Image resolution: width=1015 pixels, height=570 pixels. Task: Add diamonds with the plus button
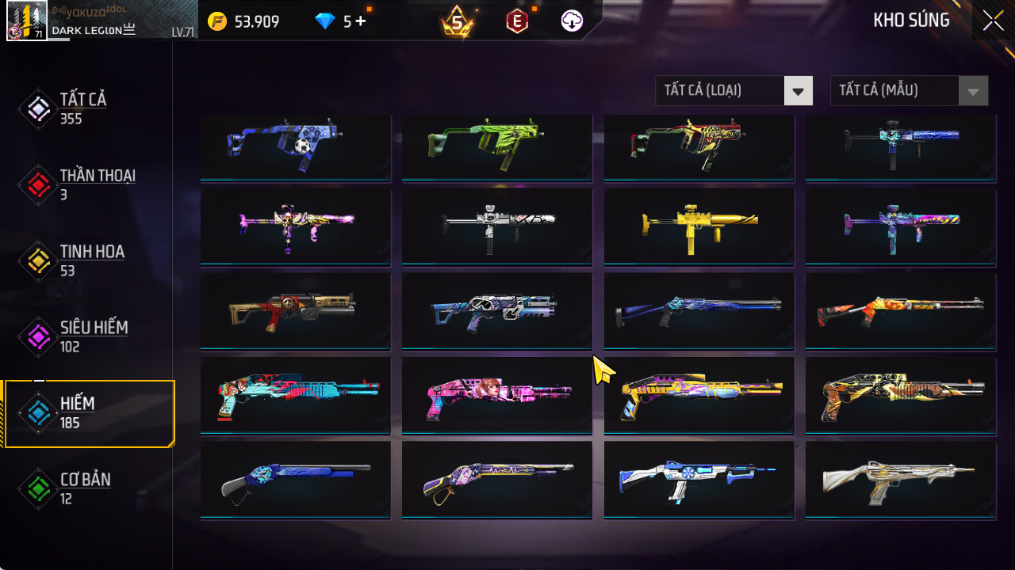(x=361, y=21)
